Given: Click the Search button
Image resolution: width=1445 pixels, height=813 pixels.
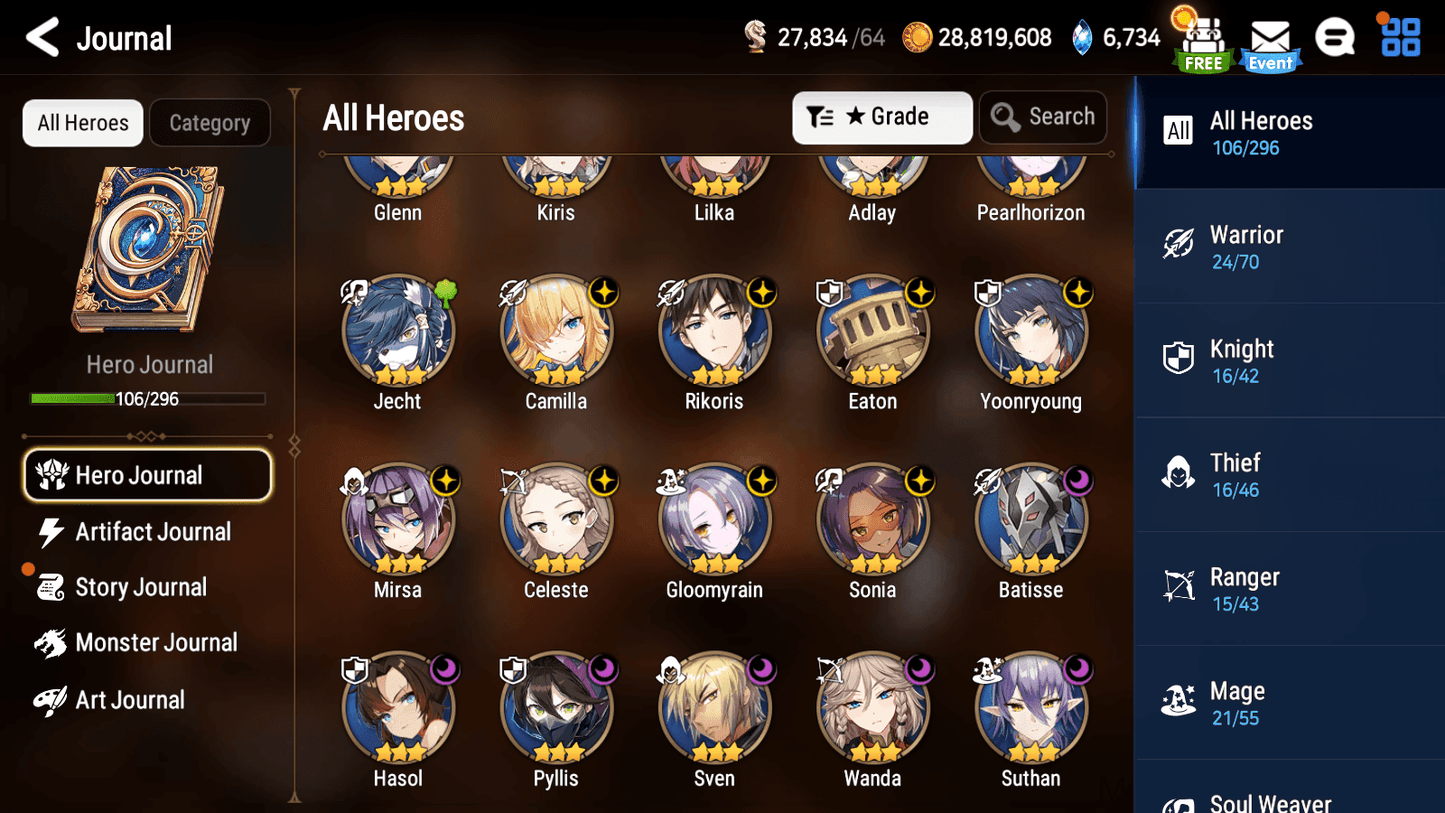Looking at the screenshot, I should point(1043,117).
